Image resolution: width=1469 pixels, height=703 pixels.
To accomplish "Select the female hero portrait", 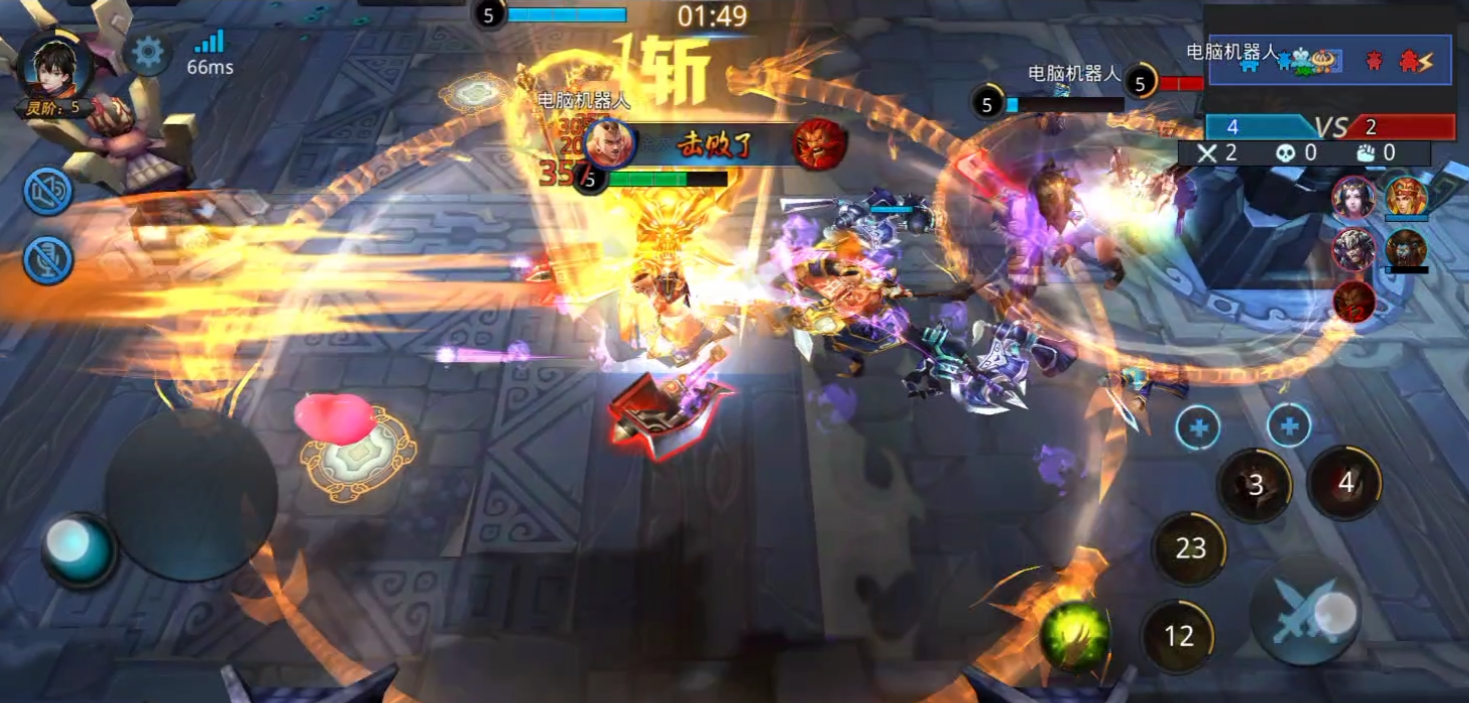I will click(x=1354, y=197).
